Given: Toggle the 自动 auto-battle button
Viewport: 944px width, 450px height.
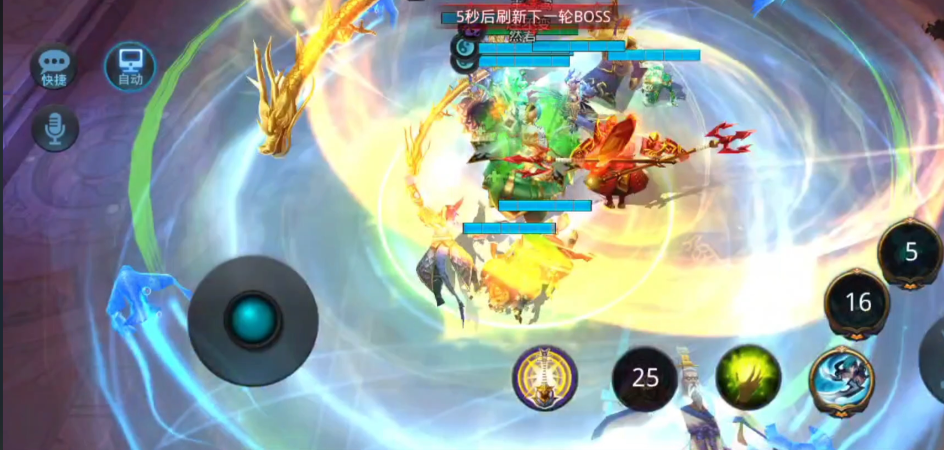Looking at the screenshot, I should click(130, 66).
